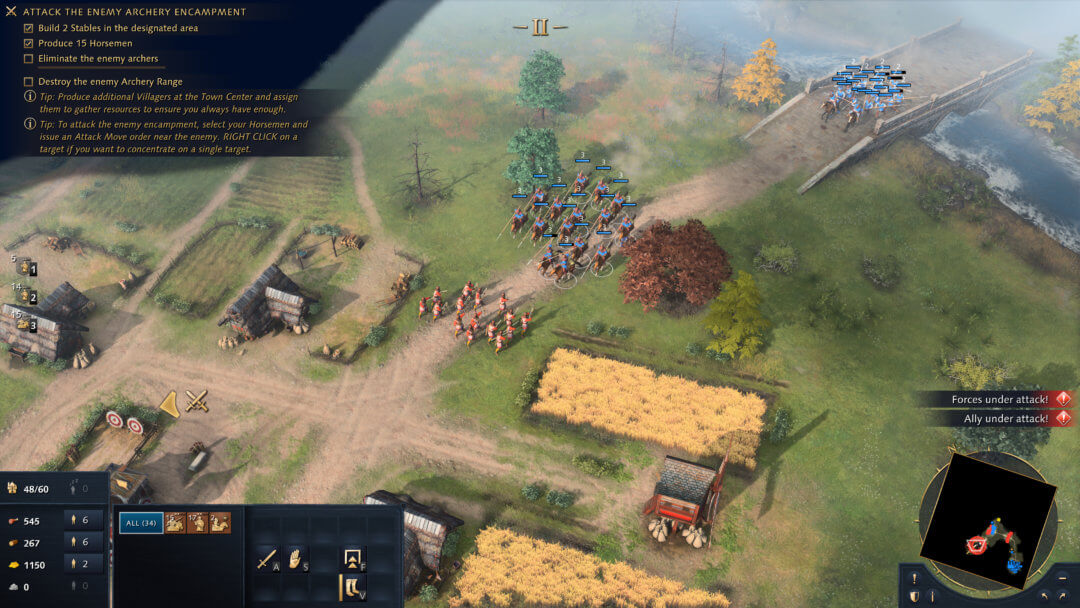
Task: Activate the sword Attack Move command
Action: 268,558
